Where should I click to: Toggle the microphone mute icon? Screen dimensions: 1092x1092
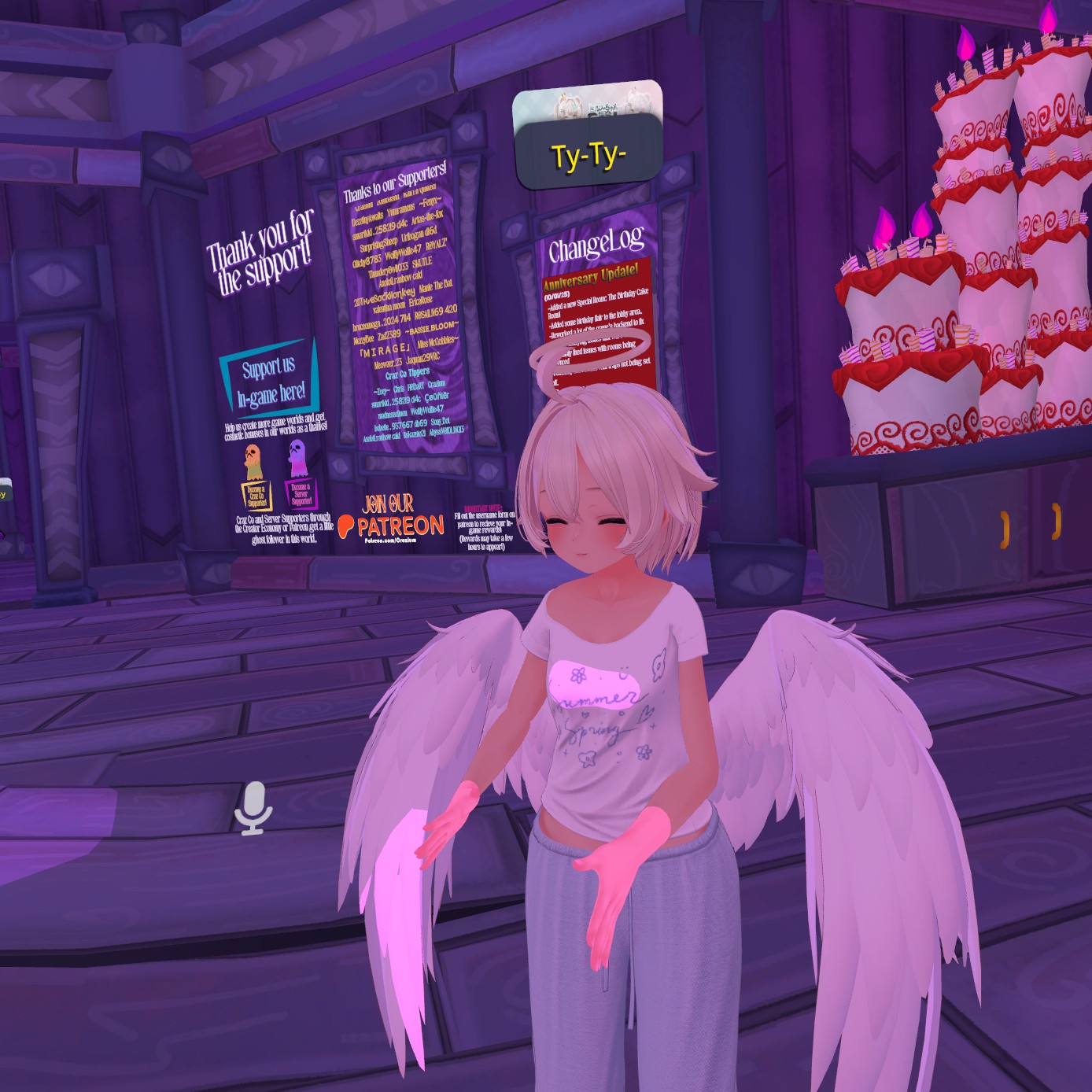[253, 808]
